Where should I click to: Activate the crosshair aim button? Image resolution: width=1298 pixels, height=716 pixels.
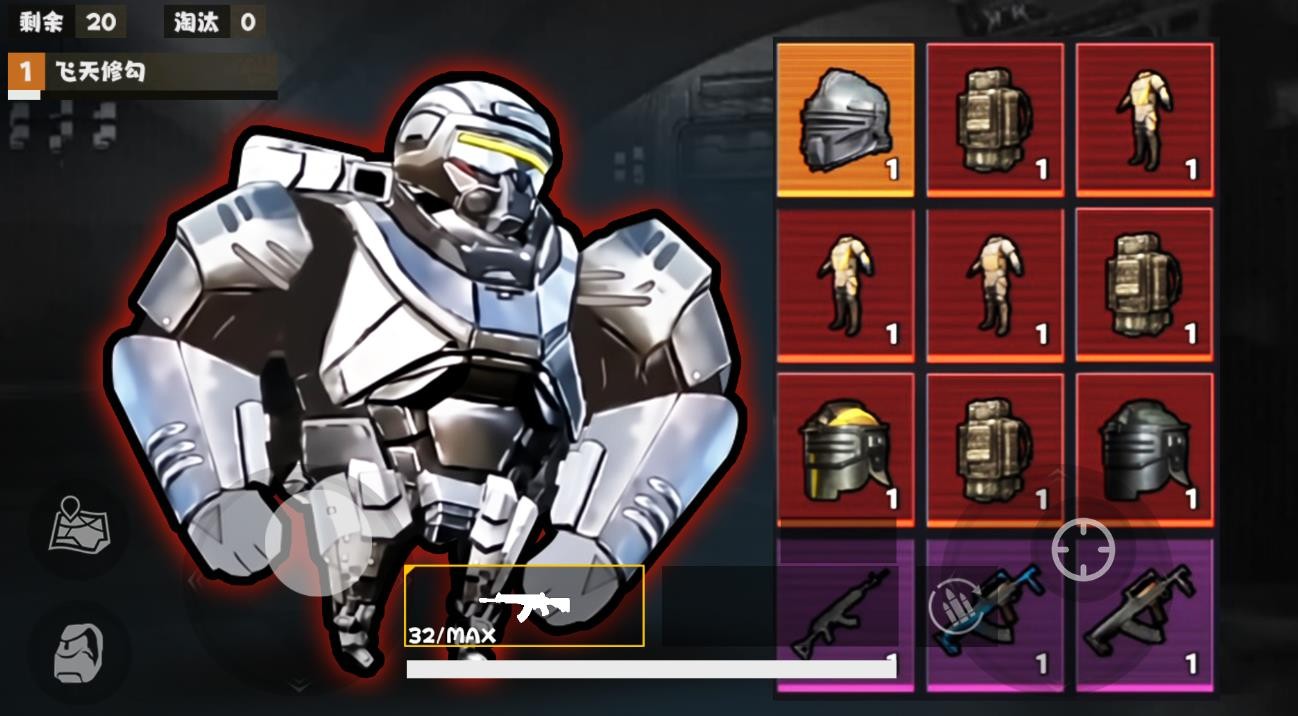pos(1083,549)
